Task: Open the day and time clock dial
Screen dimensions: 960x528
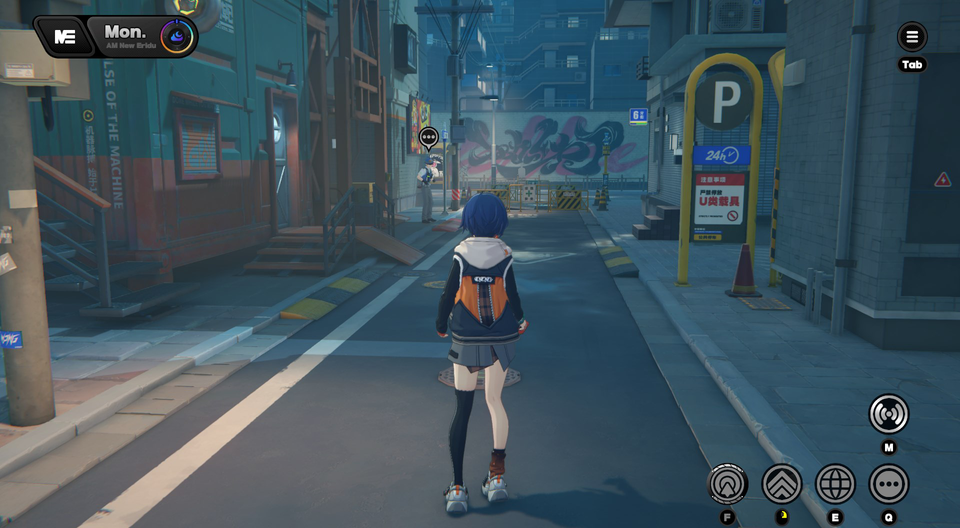Action: pos(178,37)
